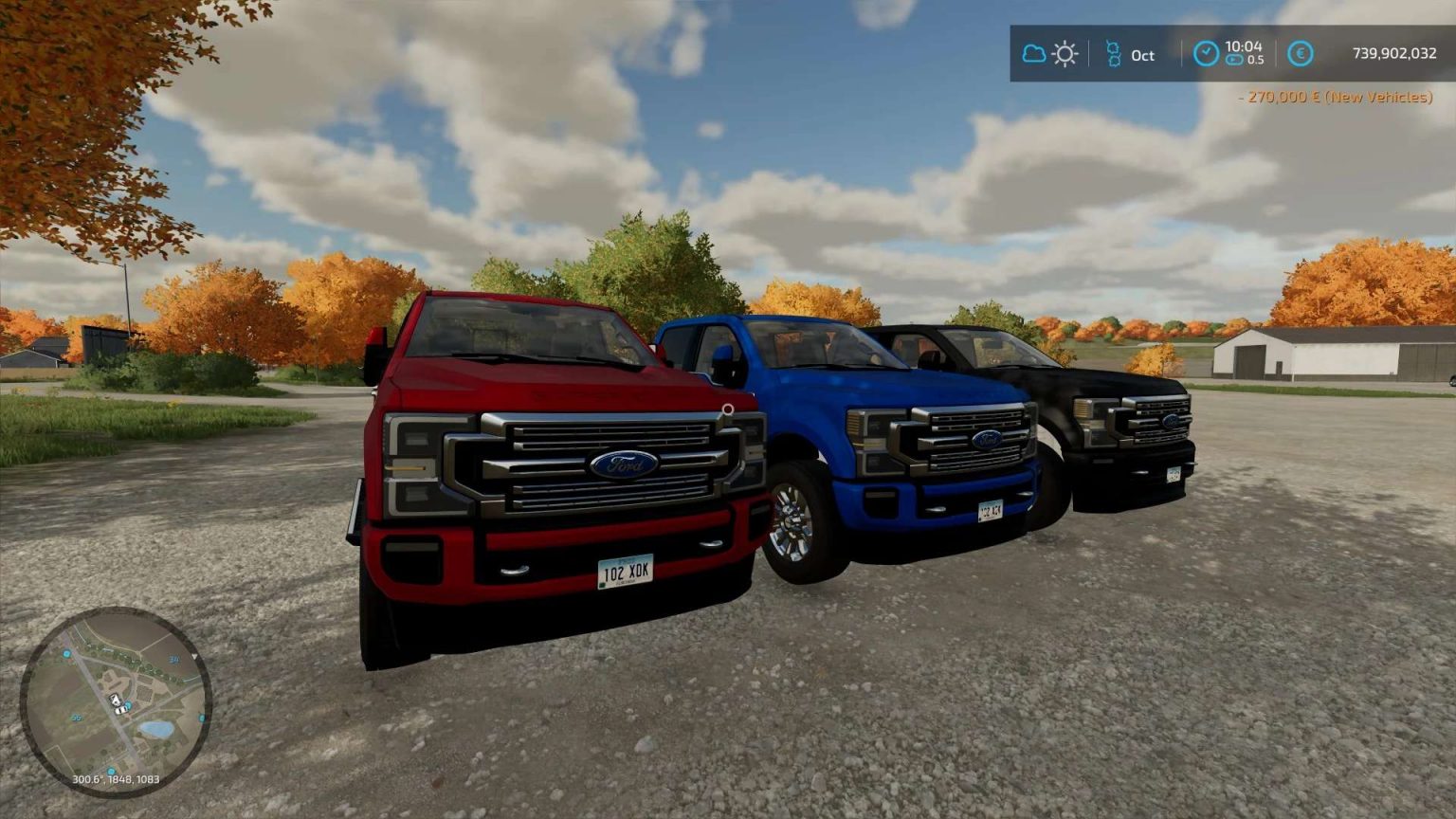
Task: Click the clock icon in the HUD
Action: (x=1207, y=53)
